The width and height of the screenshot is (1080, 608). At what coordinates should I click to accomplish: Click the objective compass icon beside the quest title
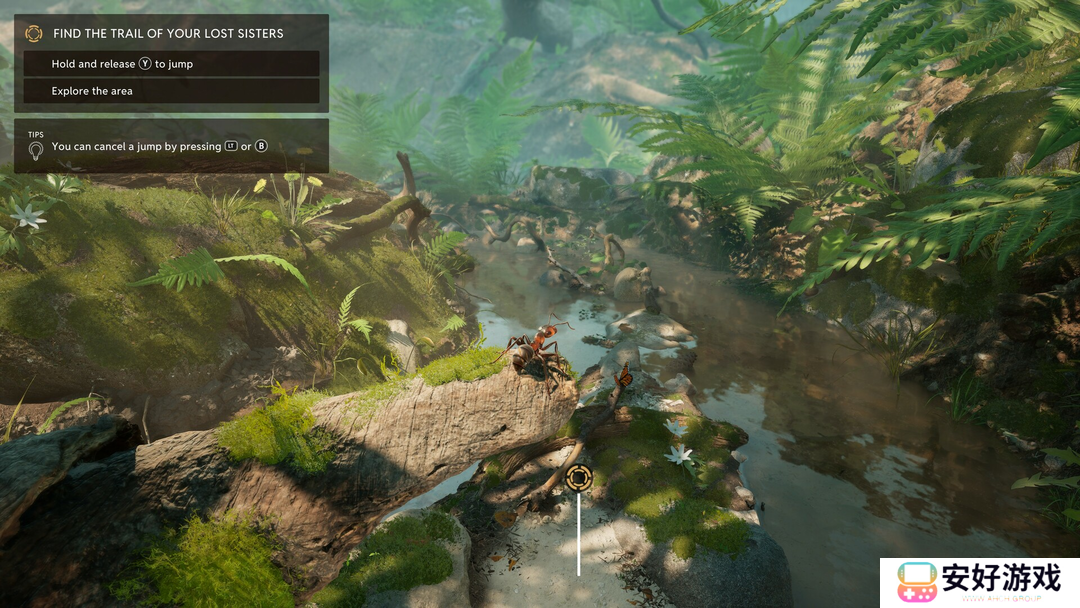click(34, 33)
